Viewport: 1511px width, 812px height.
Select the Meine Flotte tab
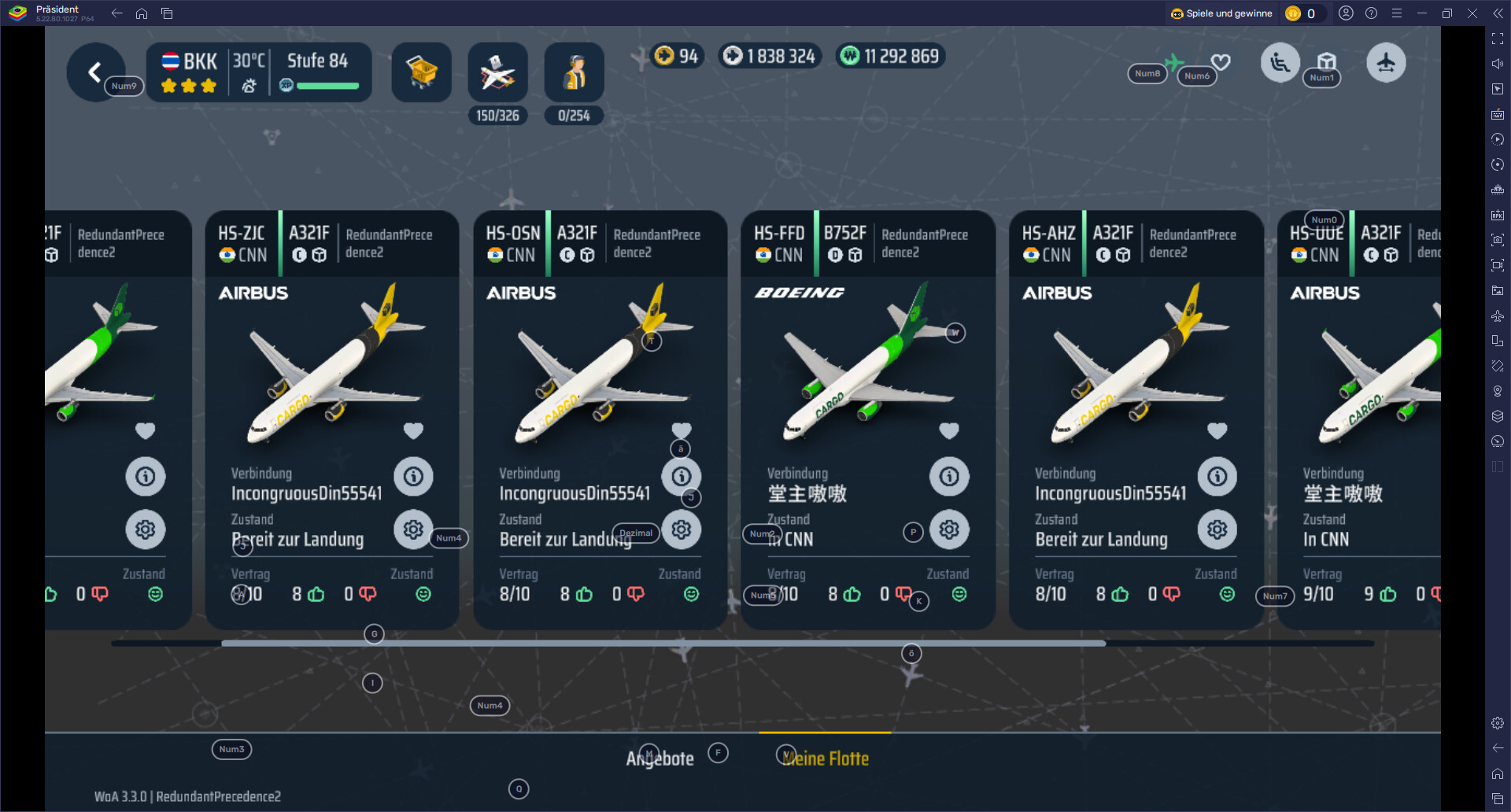click(825, 758)
